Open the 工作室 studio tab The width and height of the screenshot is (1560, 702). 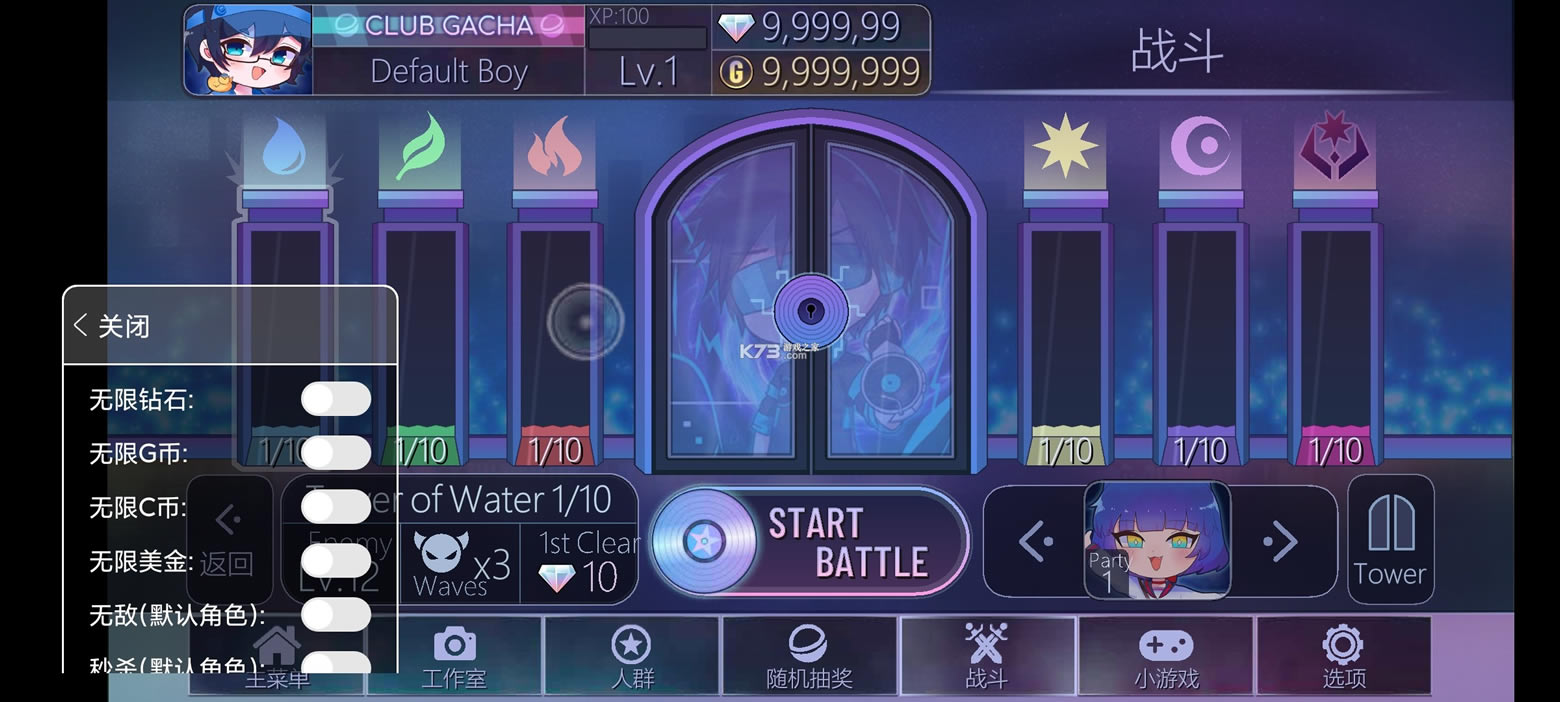(x=454, y=657)
